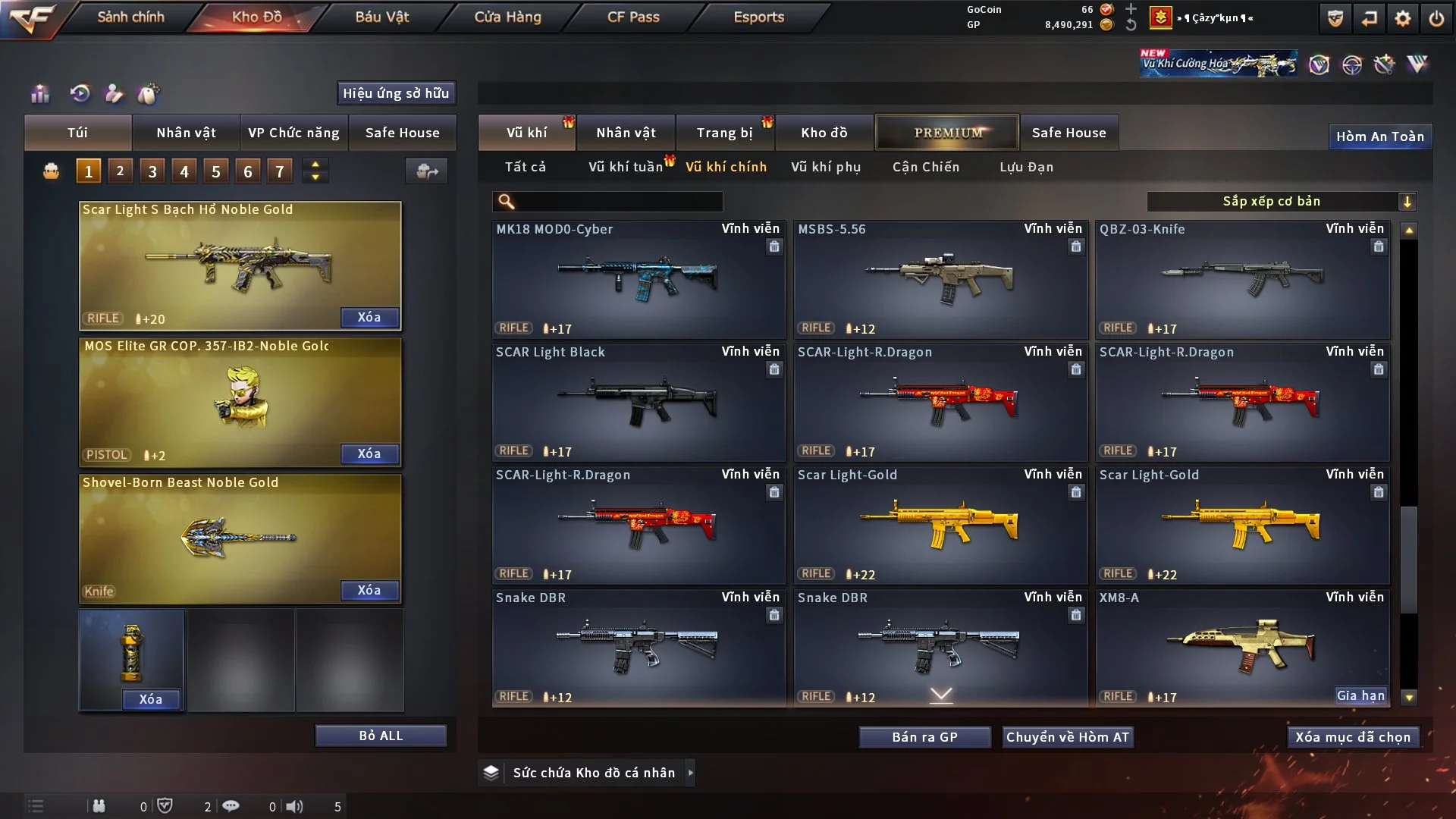The image size is (1456, 819).
Task: Select the PREMIUM inventory tab
Action: (947, 133)
